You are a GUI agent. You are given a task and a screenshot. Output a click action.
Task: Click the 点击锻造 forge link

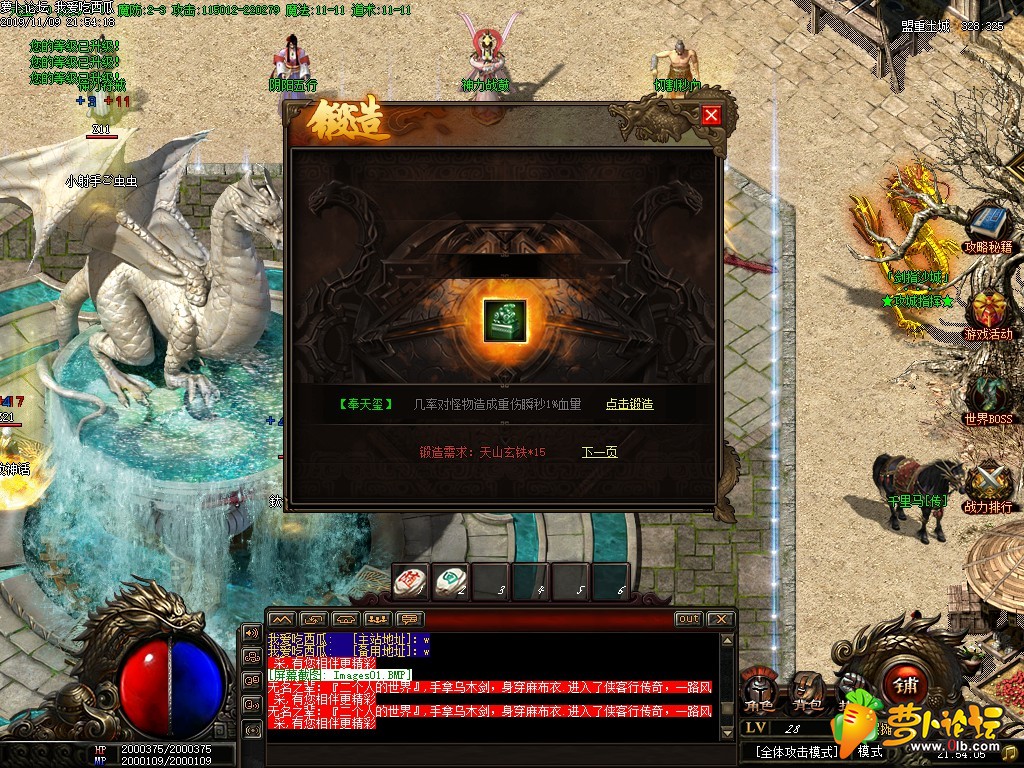point(629,404)
